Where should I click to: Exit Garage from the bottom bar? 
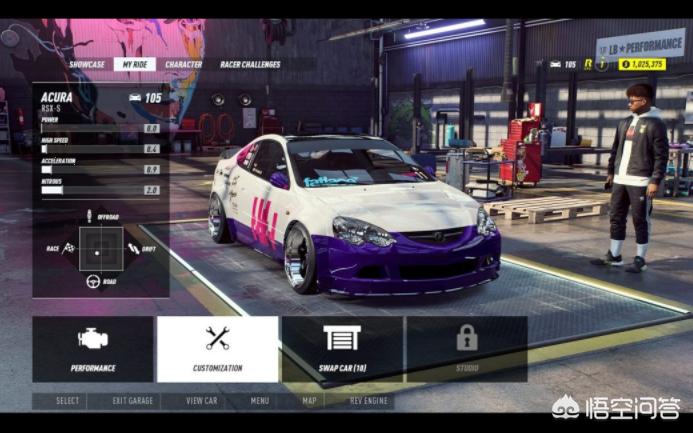133,401
